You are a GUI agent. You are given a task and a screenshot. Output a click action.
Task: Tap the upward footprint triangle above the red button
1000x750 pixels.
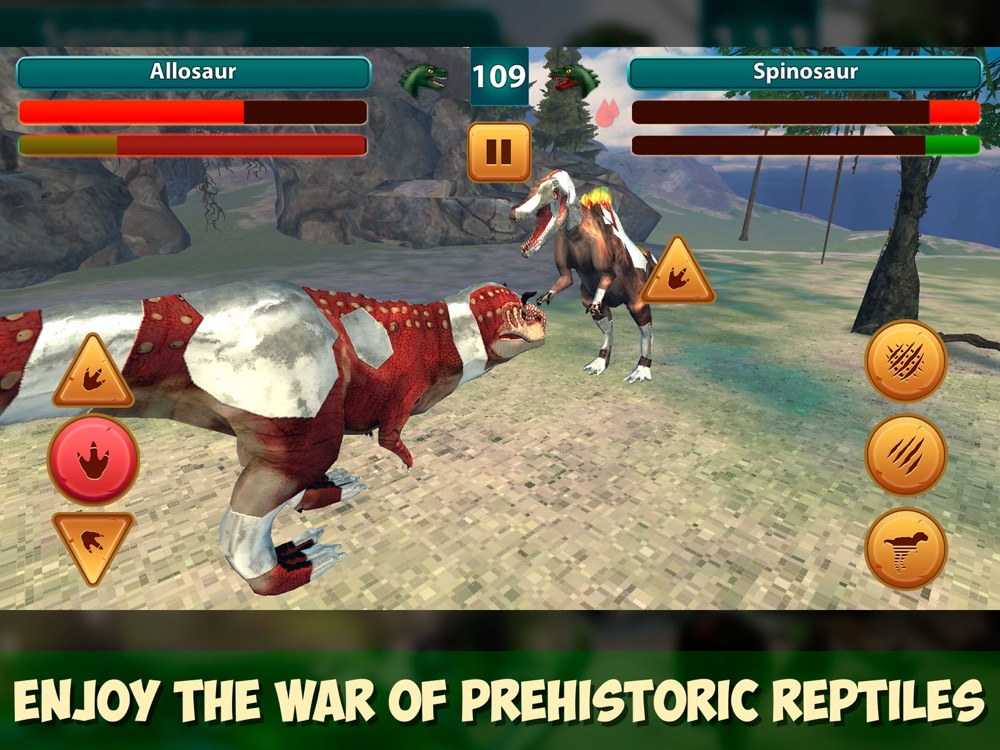pyautogui.click(x=93, y=375)
